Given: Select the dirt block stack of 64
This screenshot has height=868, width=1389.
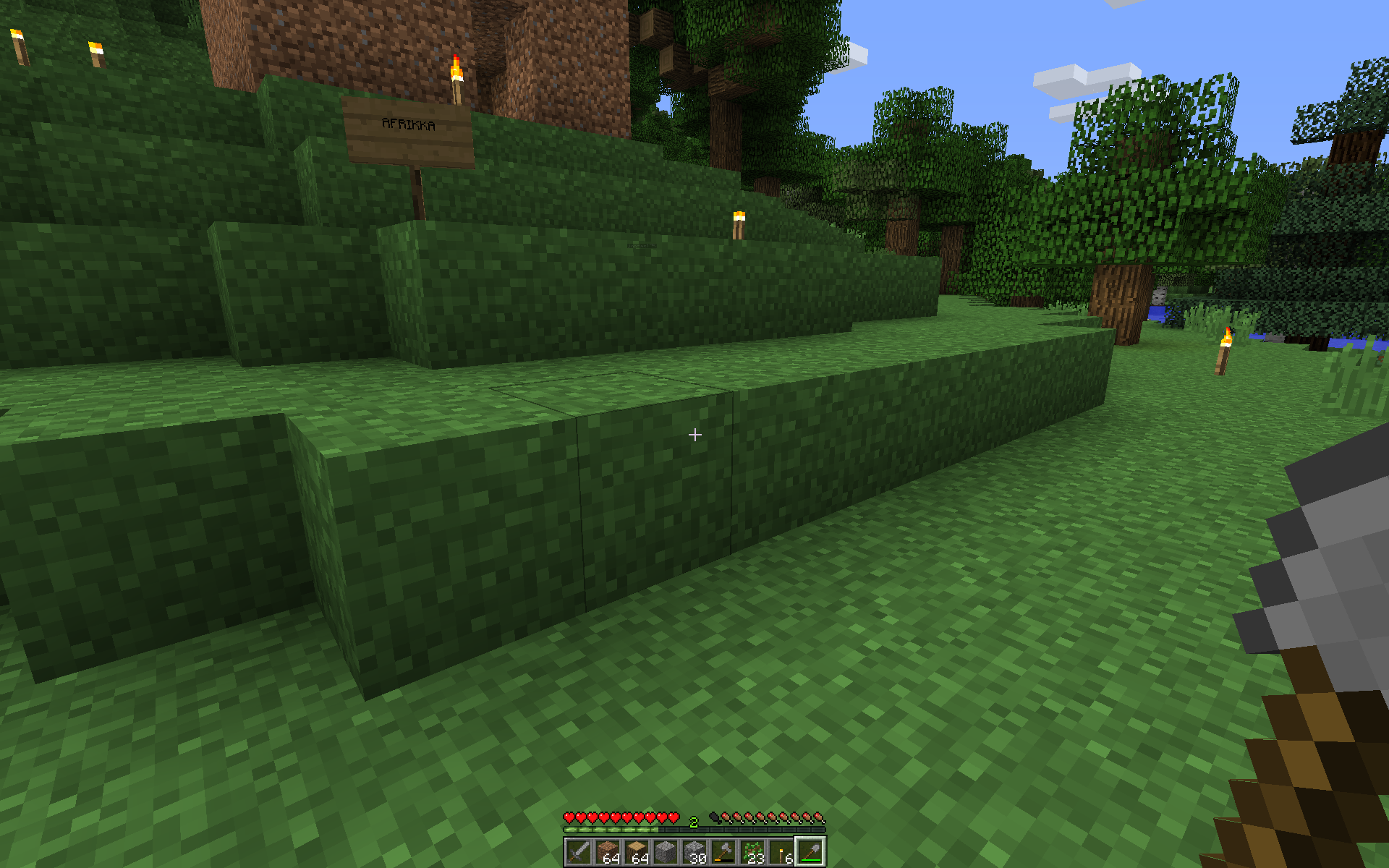Looking at the screenshot, I should tap(608, 852).
